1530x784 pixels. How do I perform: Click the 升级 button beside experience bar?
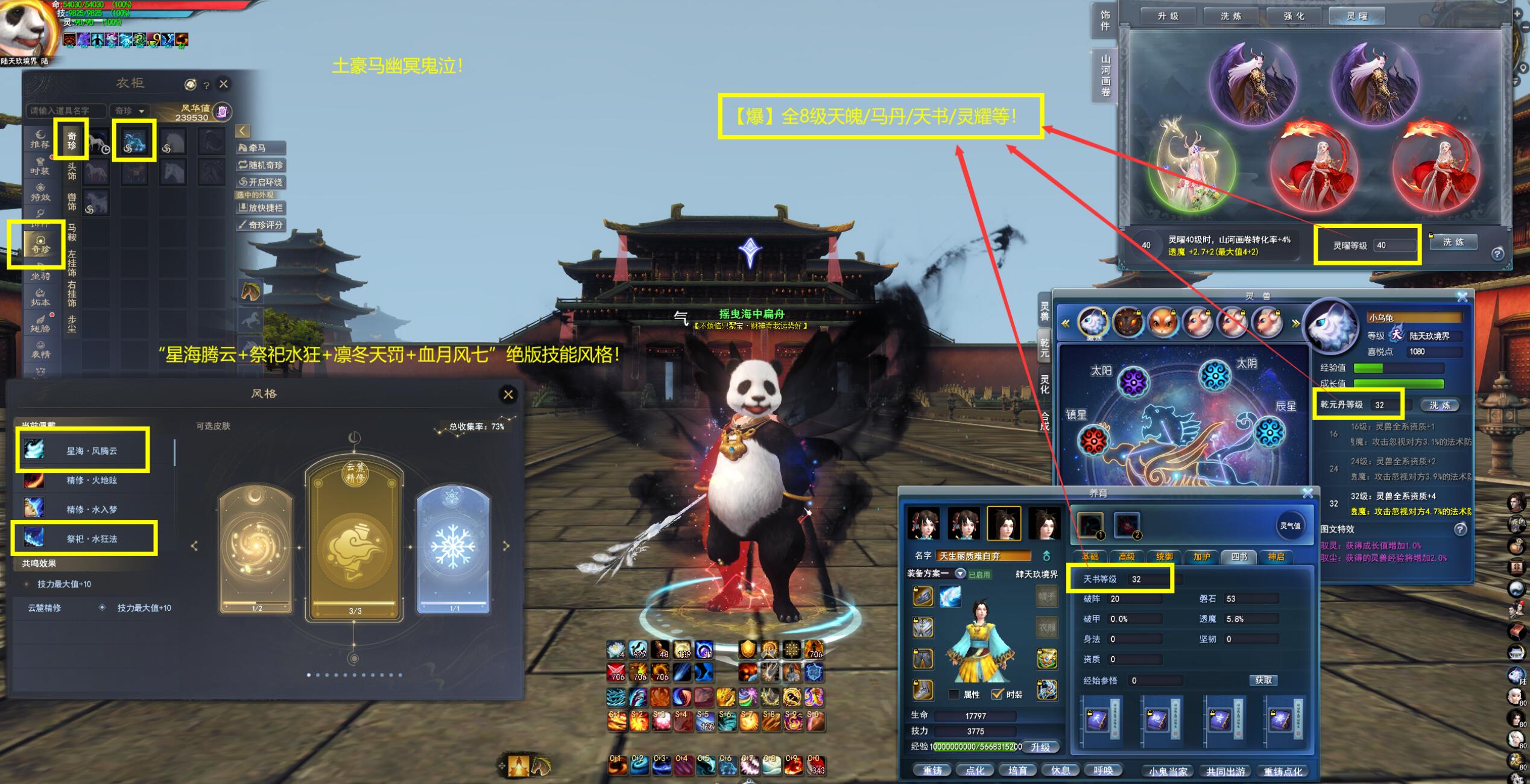click(1040, 747)
